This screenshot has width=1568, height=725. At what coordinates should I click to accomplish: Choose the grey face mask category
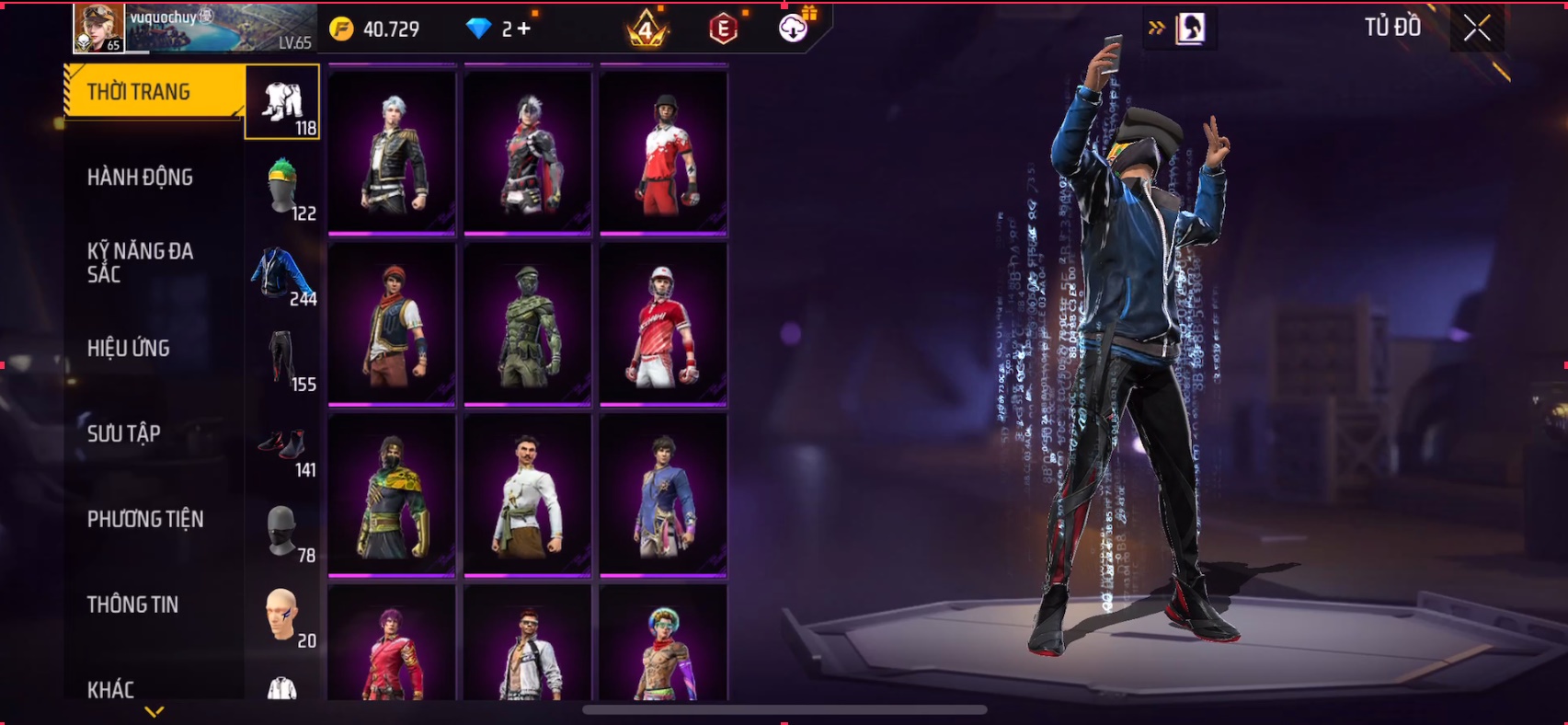282,531
